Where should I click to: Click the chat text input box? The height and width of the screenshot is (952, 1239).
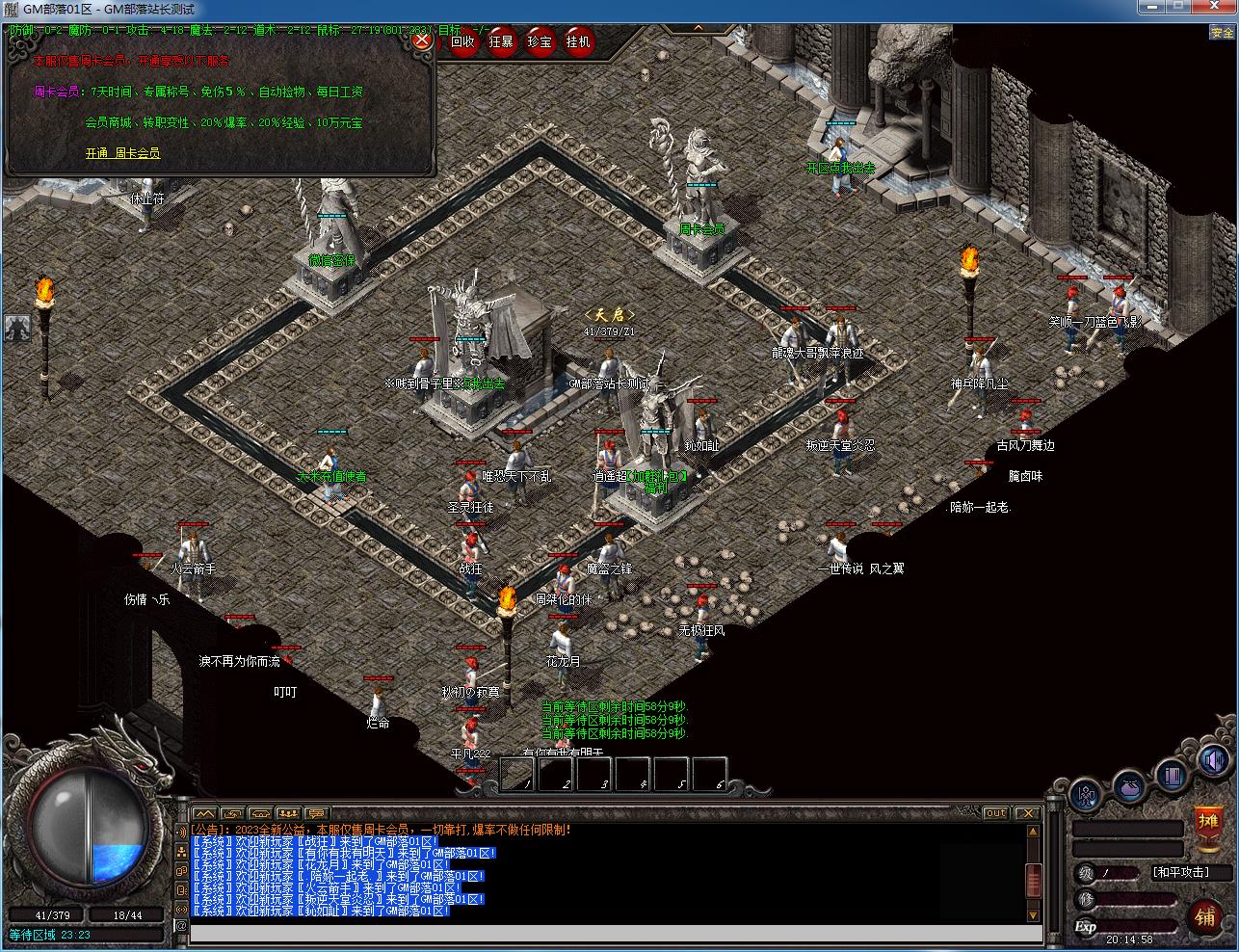click(x=615, y=932)
